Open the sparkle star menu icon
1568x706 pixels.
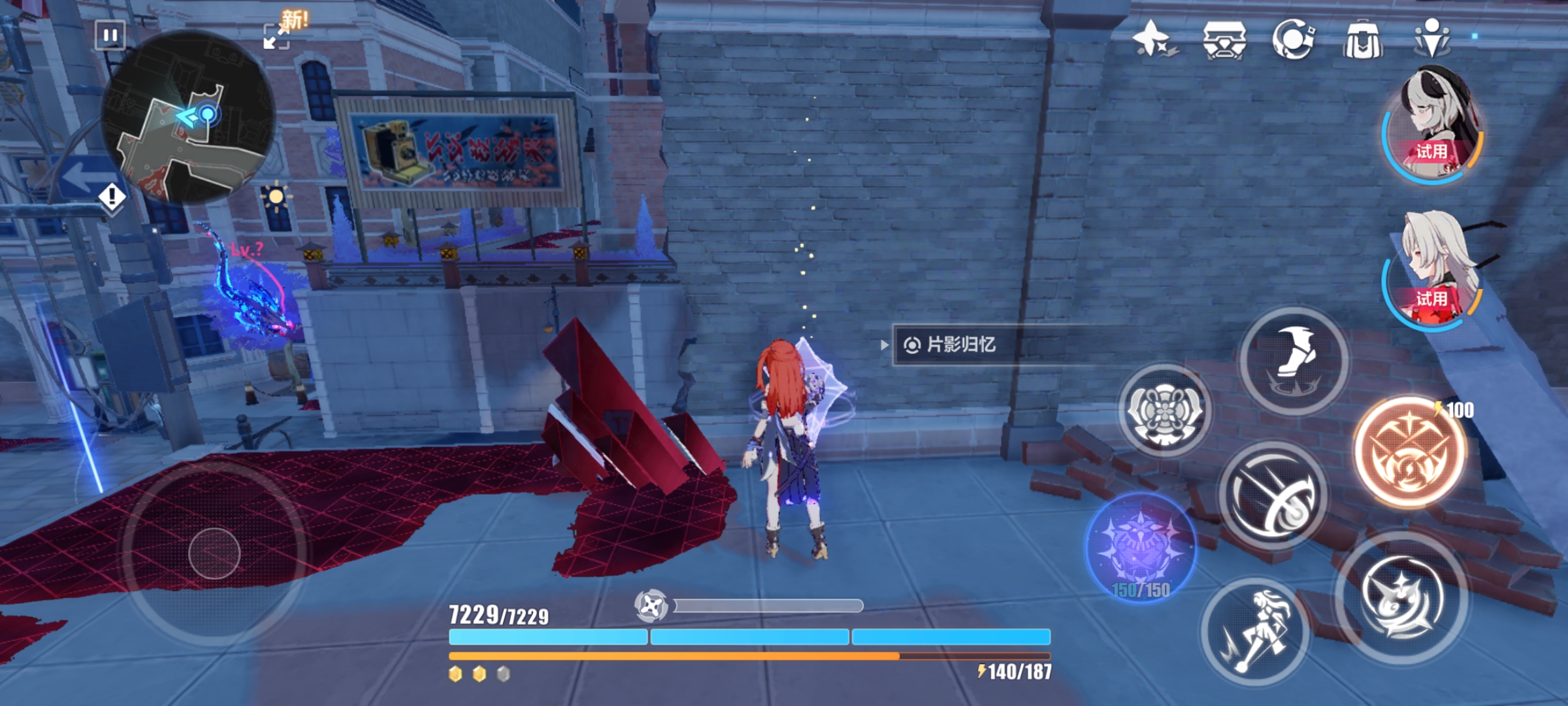pos(1153,39)
